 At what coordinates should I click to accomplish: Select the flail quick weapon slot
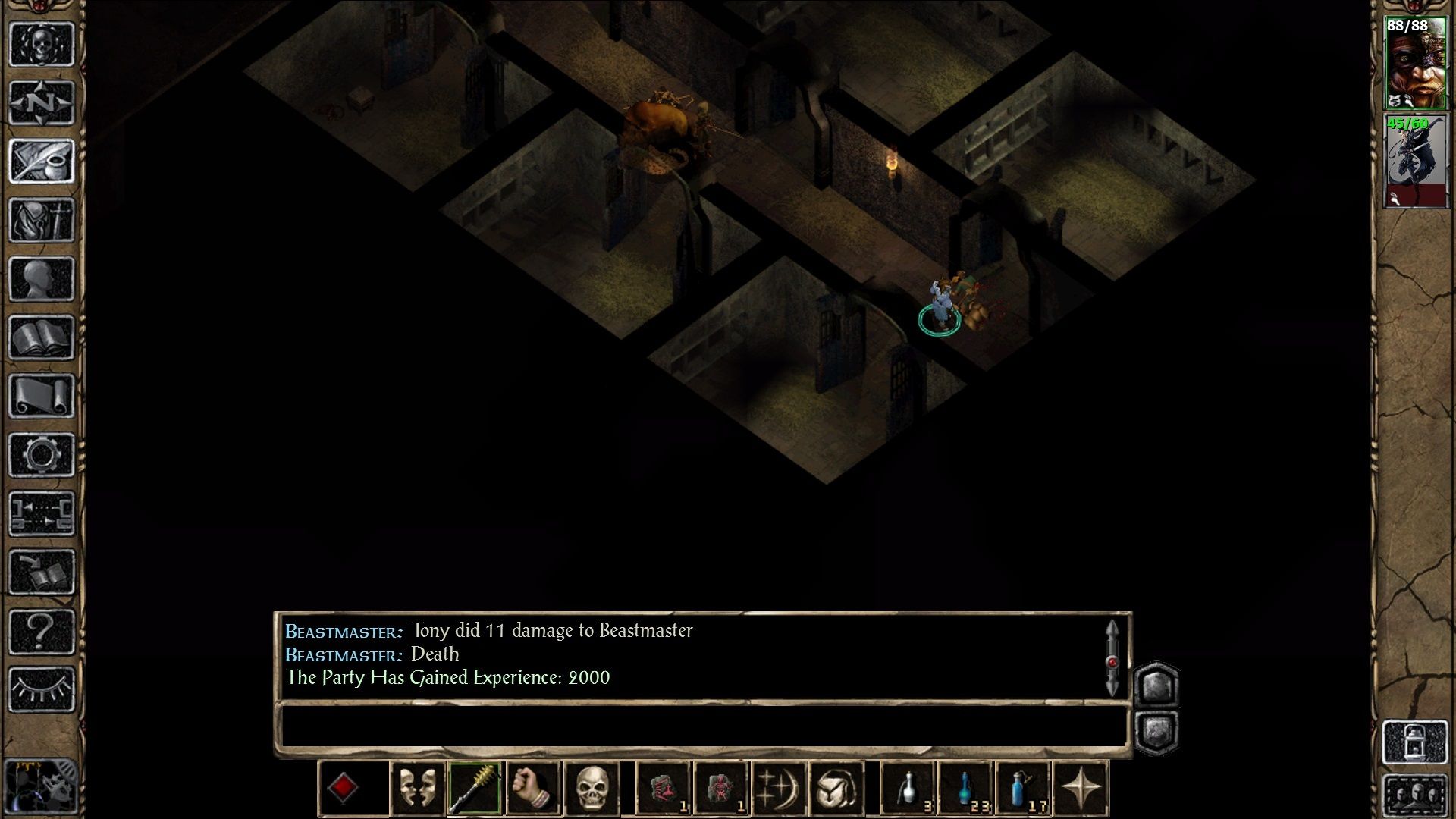(476, 787)
